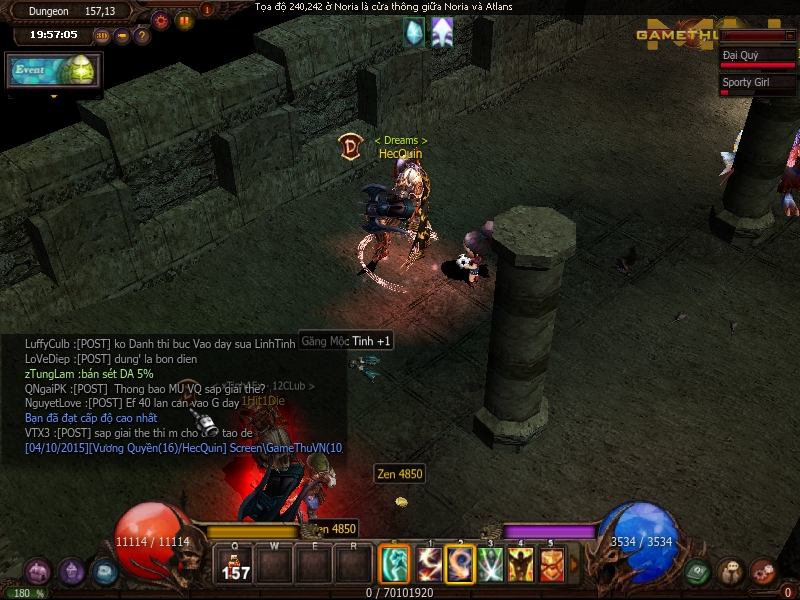Activate skill 3 green burst
This screenshot has width=800, height=600.
coord(490,565)
